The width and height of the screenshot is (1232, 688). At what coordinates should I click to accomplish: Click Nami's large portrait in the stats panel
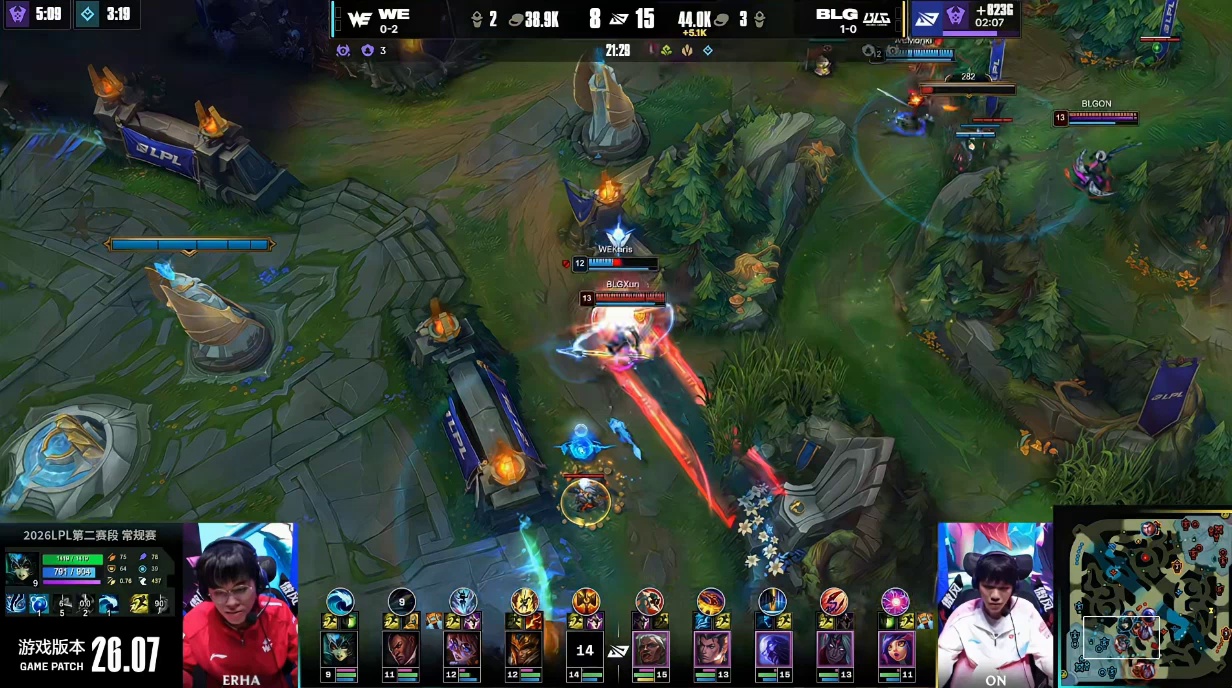[22, 567]
